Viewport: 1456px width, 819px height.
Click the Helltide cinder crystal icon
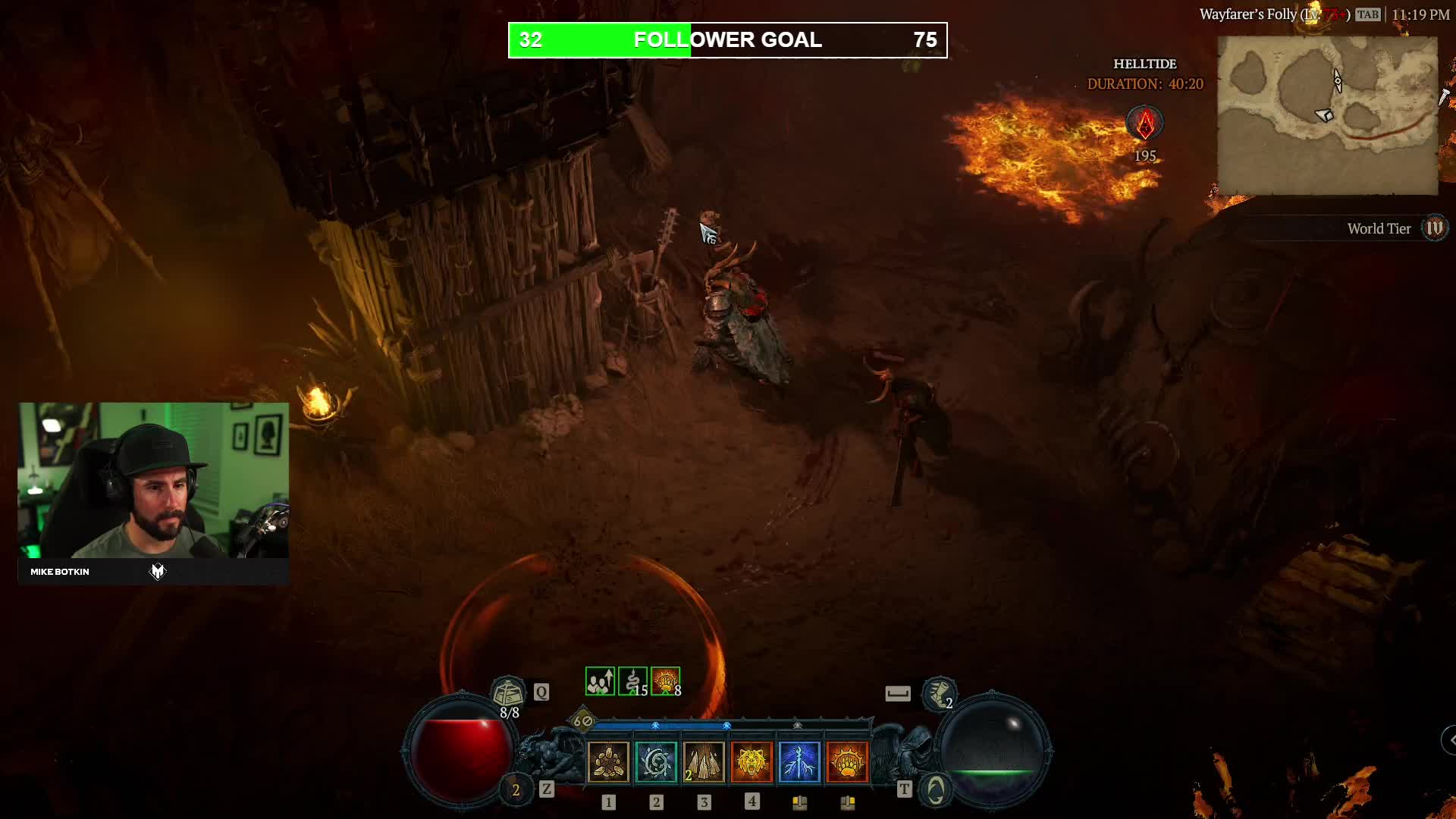tap(1145, 124)
